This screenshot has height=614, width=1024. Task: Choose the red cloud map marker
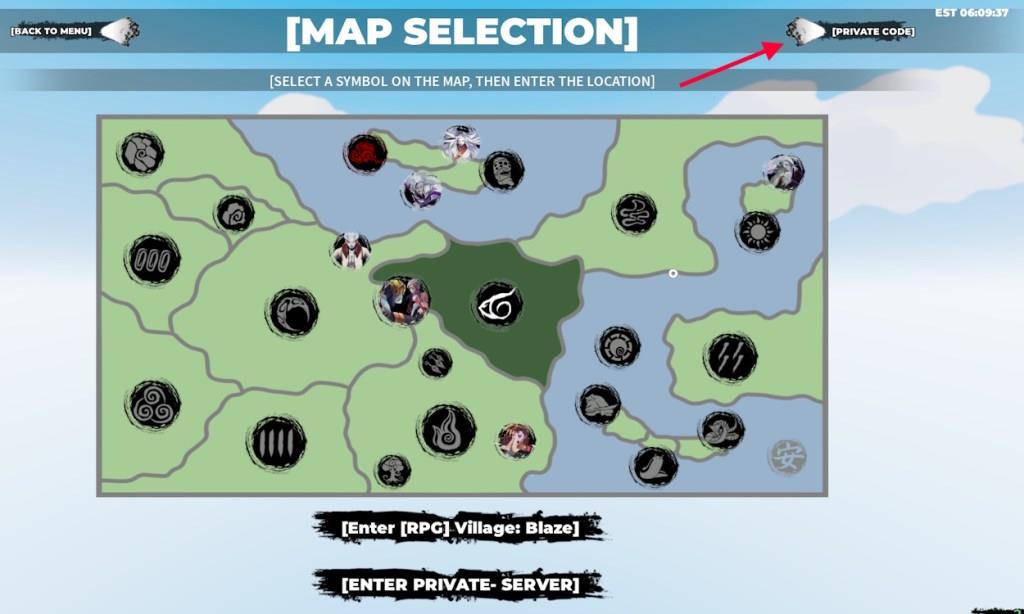tap(366, 153)
